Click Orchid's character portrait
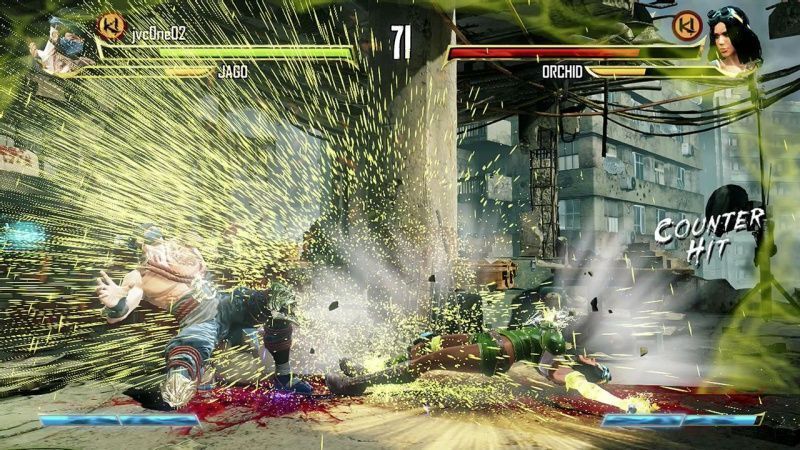 735,40
